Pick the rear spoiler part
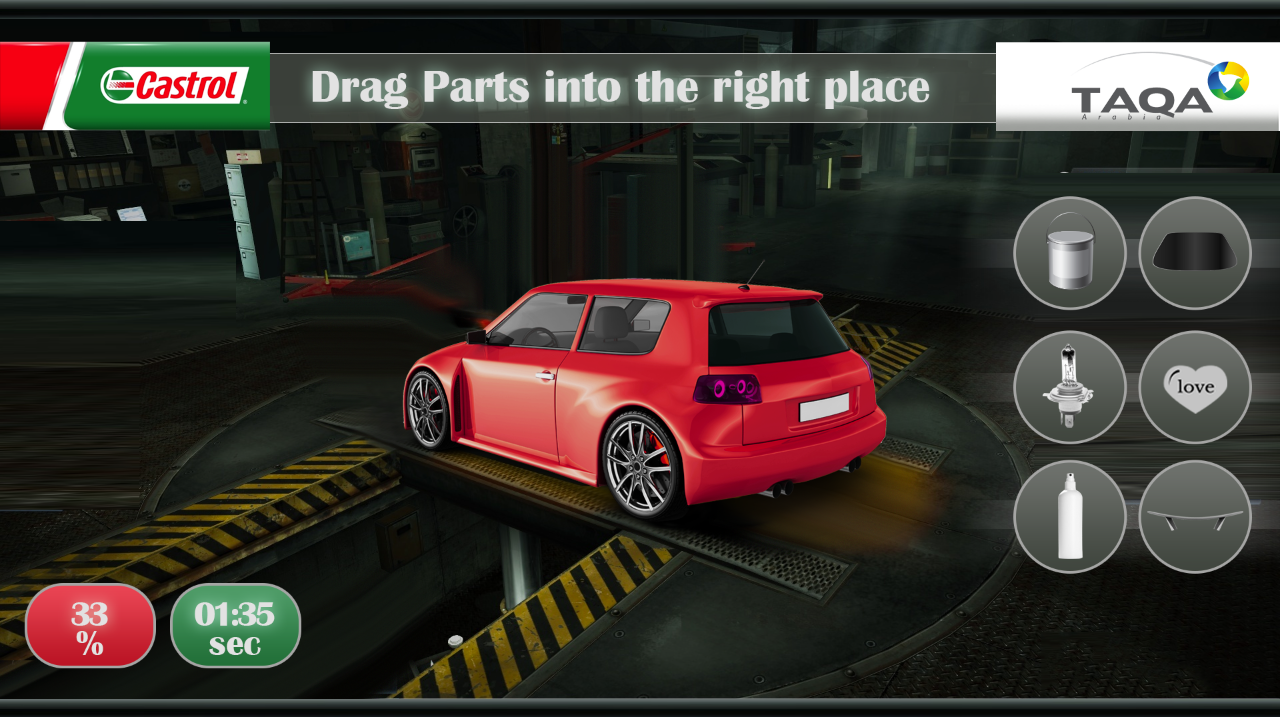Screen dimensions: 1280x717 (x=1195, y=517)
